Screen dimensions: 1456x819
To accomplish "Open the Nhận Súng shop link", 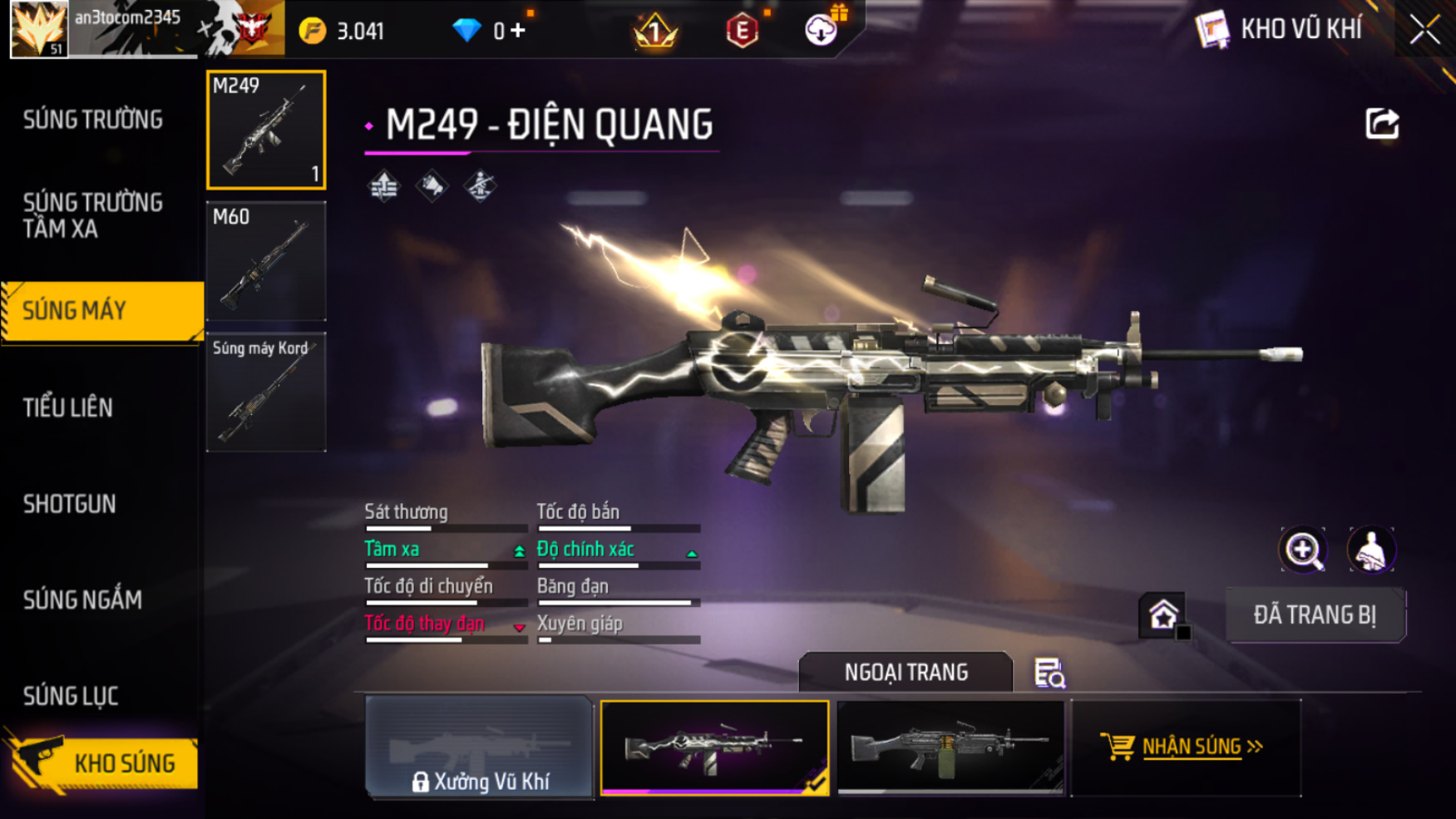I will [1191, 747].
